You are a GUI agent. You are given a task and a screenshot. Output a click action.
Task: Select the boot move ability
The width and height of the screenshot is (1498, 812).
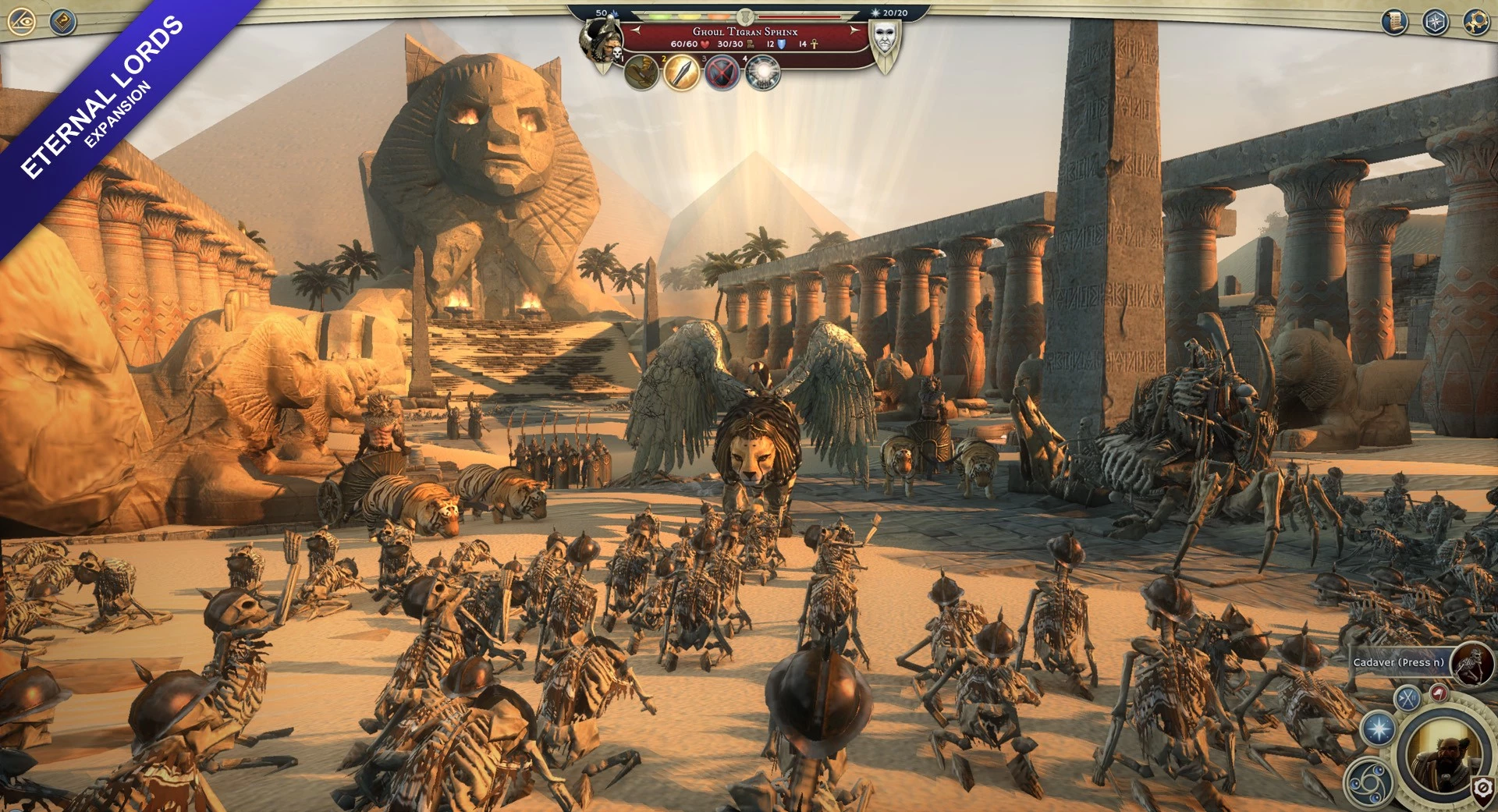pos(641,73)
